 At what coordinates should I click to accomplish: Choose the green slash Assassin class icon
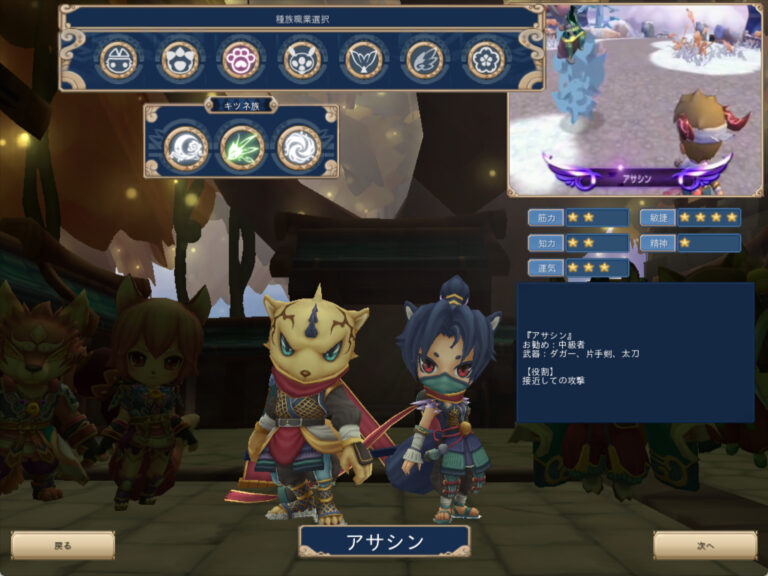(241, 147)
